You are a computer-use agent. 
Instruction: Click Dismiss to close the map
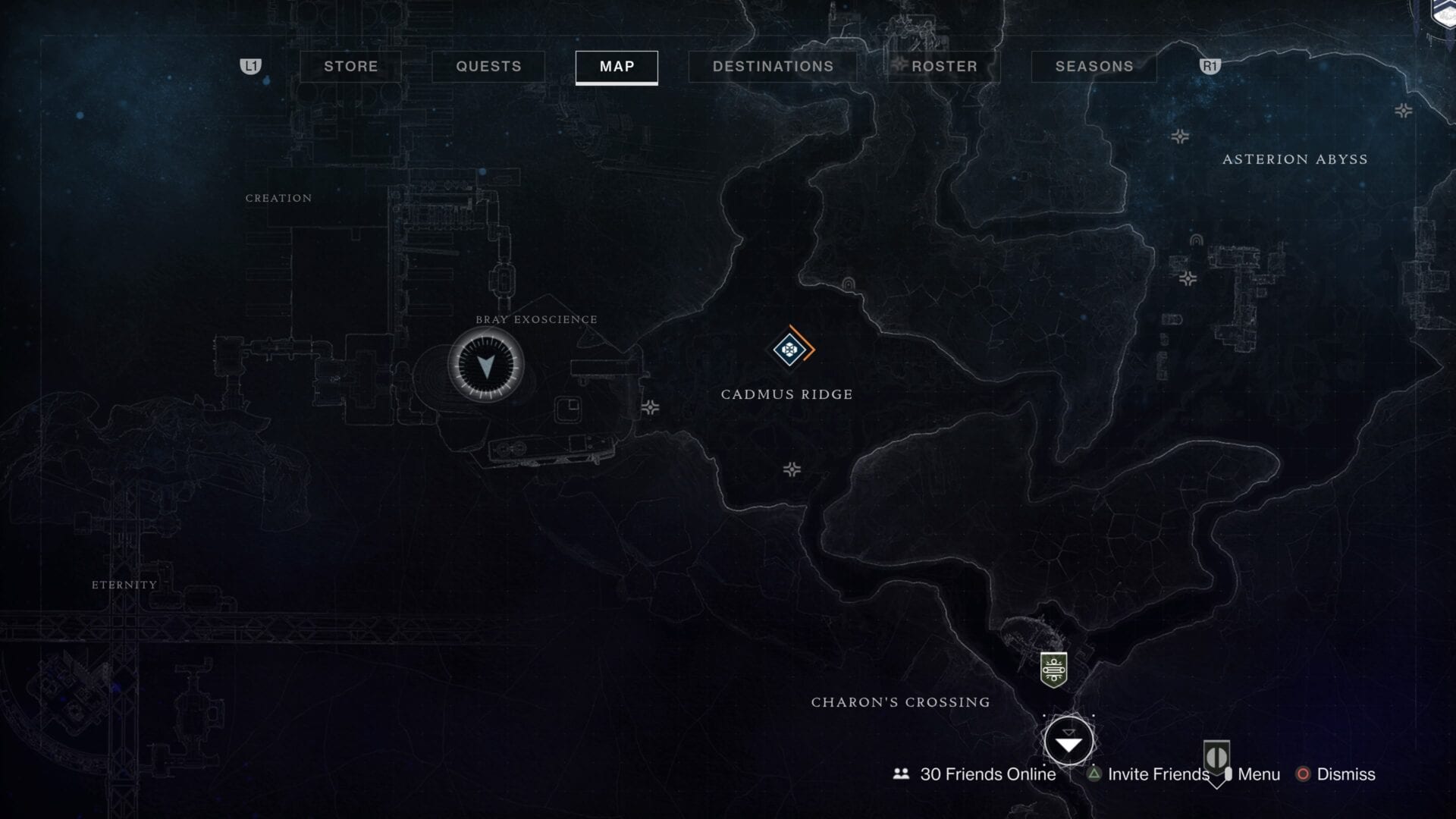pyautogui.click(x=1347, y=775)
